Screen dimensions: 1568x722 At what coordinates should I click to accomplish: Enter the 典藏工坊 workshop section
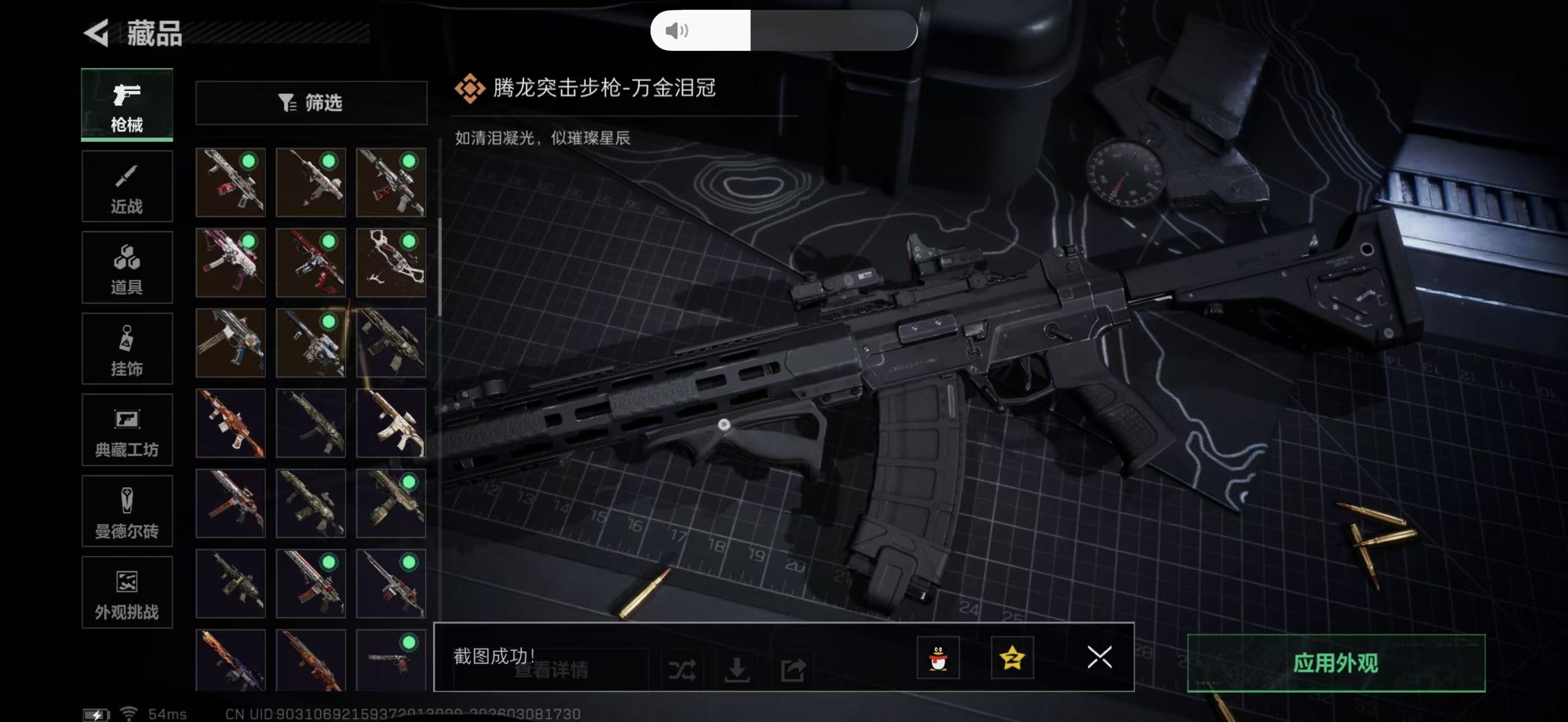(127, 432)
